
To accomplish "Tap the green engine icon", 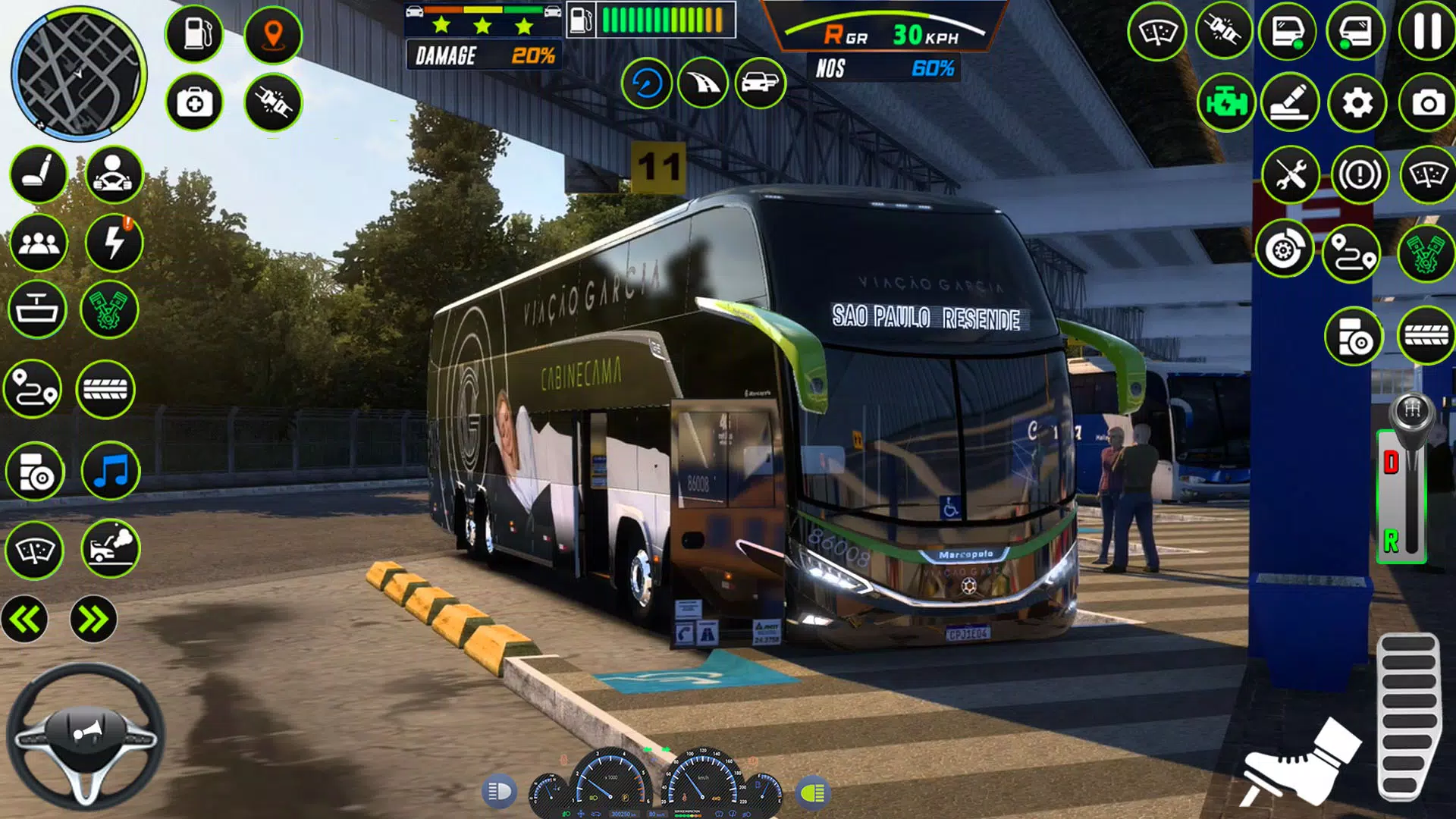I will [1225, 102].
